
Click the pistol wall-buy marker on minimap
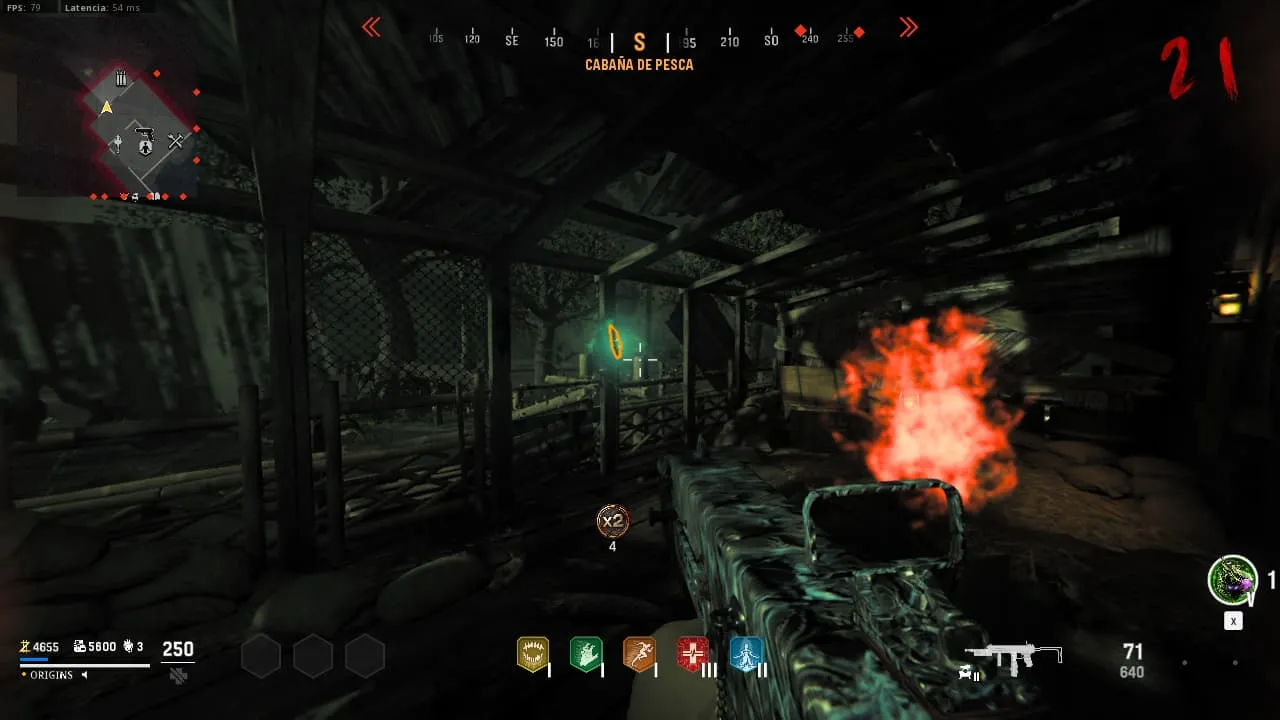(x=144, y=132)
